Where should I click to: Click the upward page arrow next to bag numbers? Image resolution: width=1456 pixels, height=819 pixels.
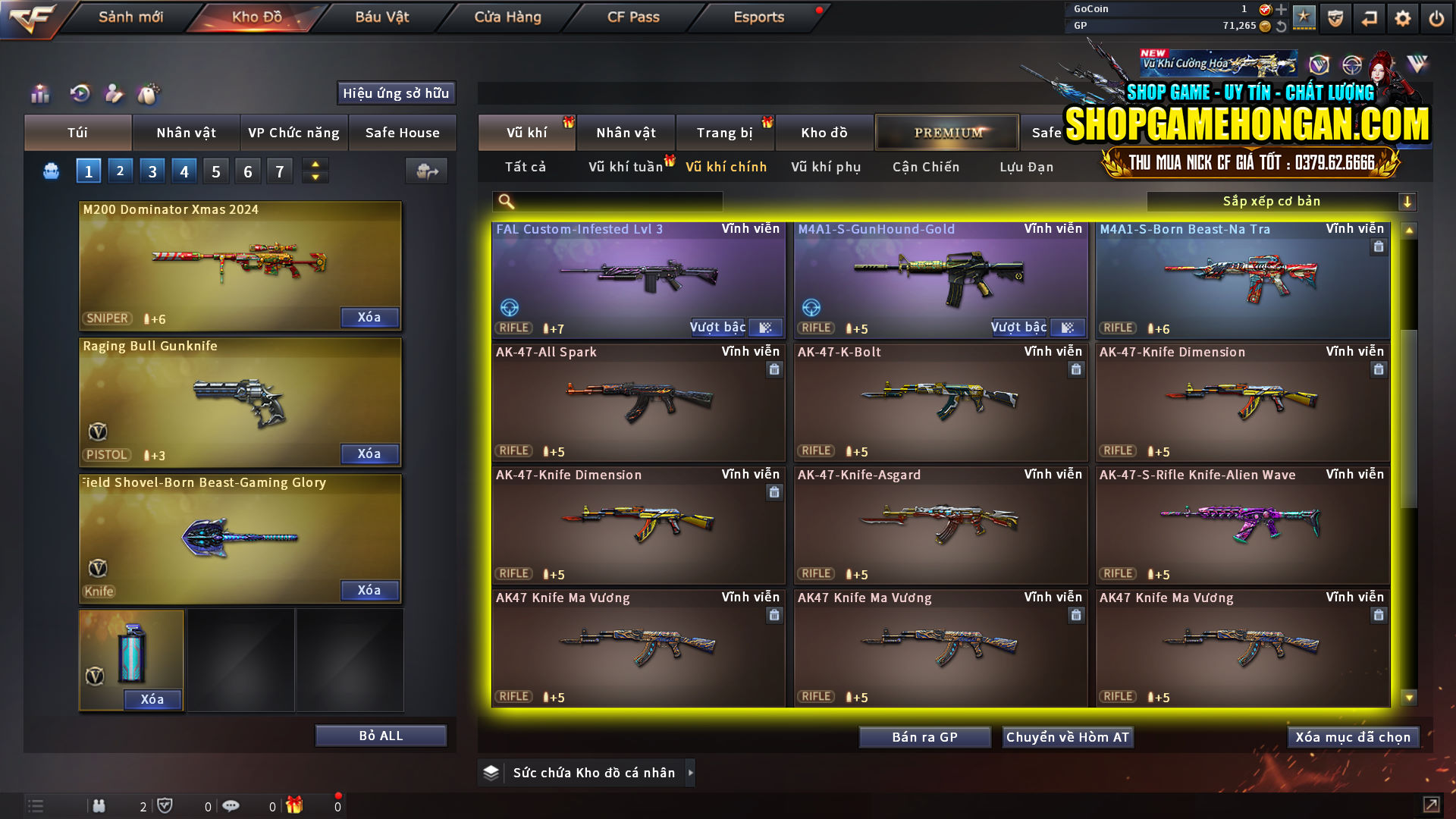314,164
